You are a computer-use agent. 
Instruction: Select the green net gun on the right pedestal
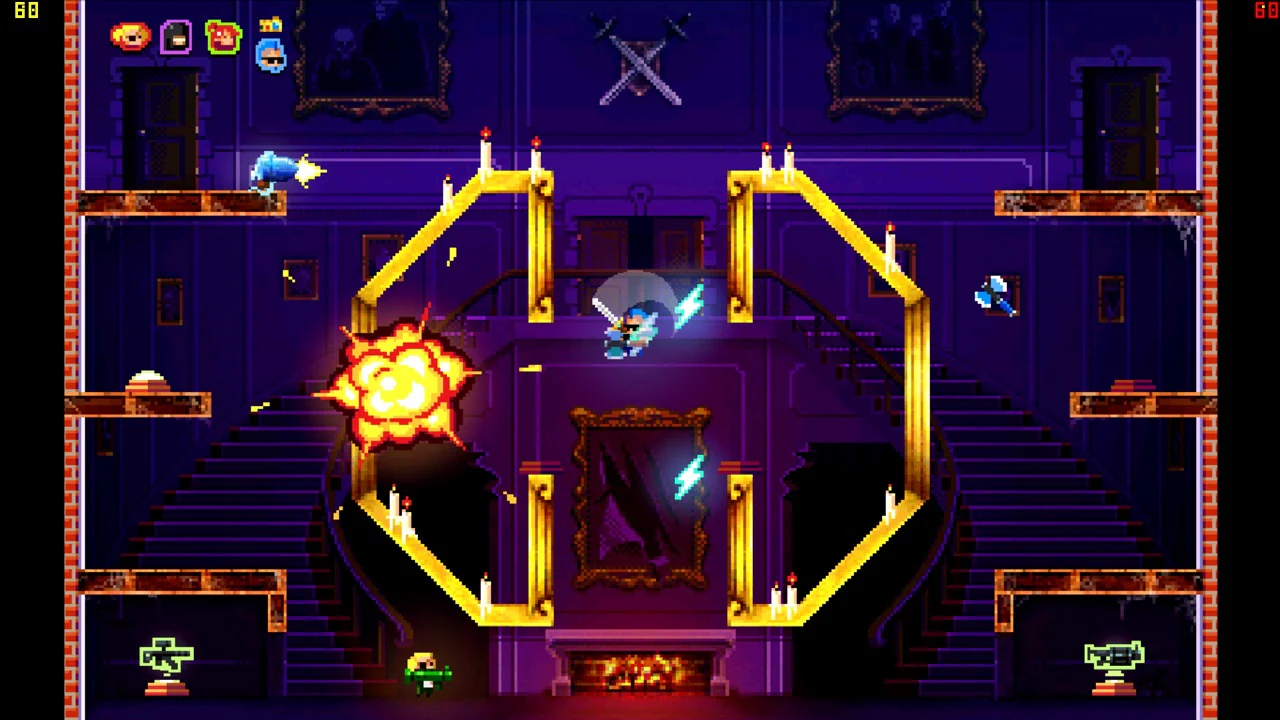tap(1113, 655)
